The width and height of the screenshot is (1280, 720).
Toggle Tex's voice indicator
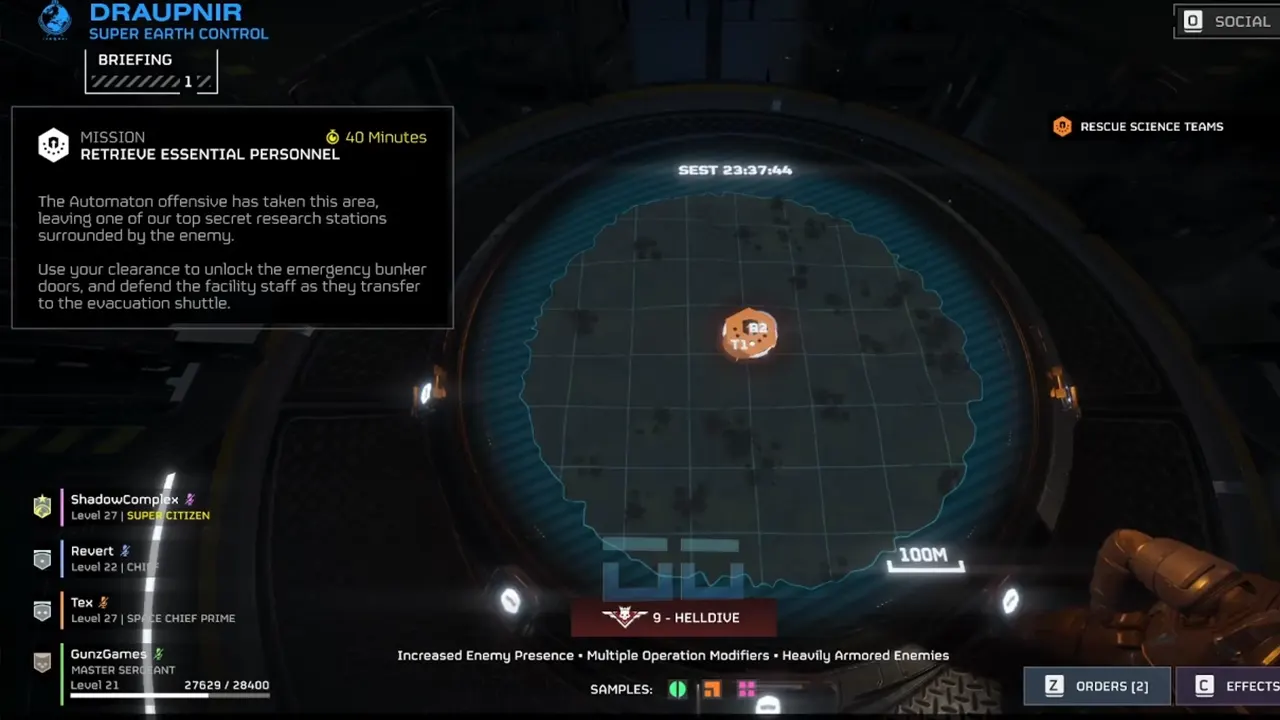point(103,602)
